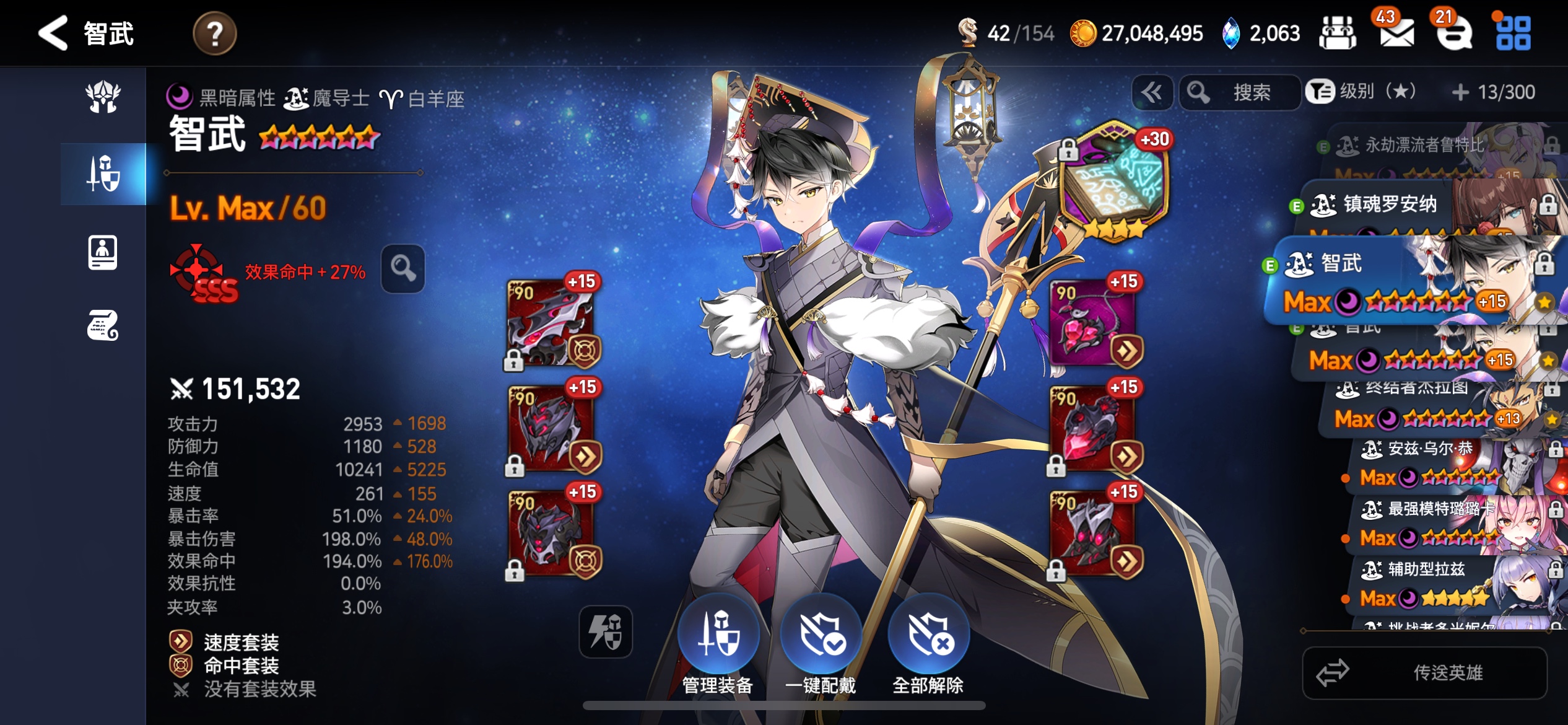Open the blue grid main menu
1568x725 pixels.
click(1513, 33)
